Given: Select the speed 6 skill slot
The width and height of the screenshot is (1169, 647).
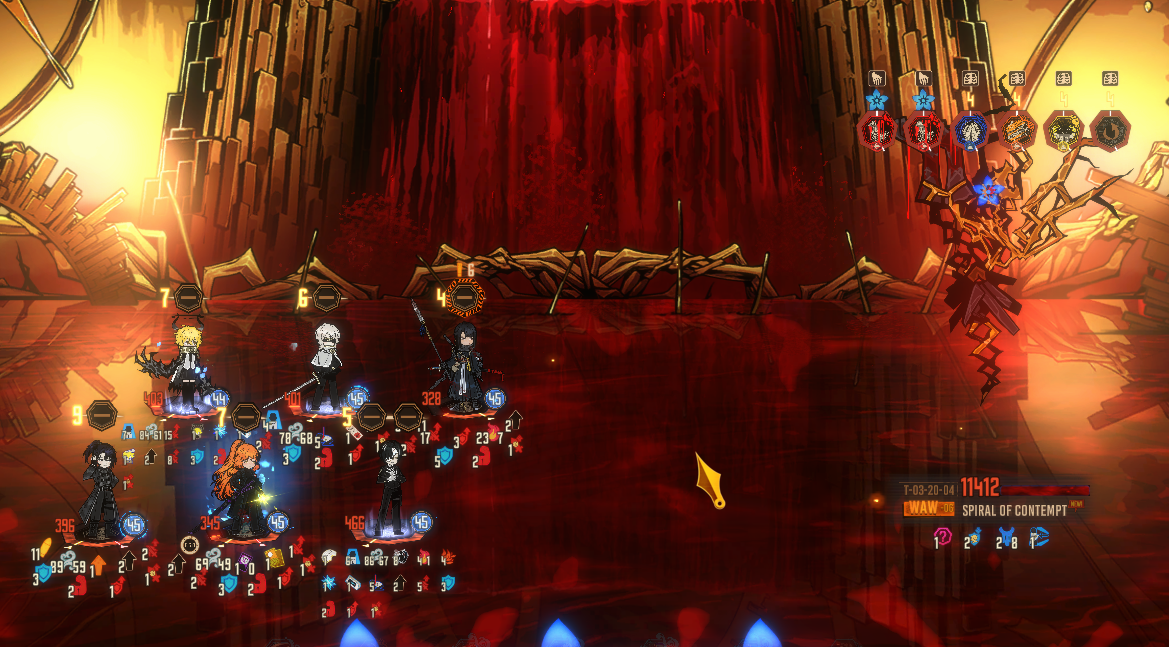Looking at the screenshot, I should pos(326,297).
